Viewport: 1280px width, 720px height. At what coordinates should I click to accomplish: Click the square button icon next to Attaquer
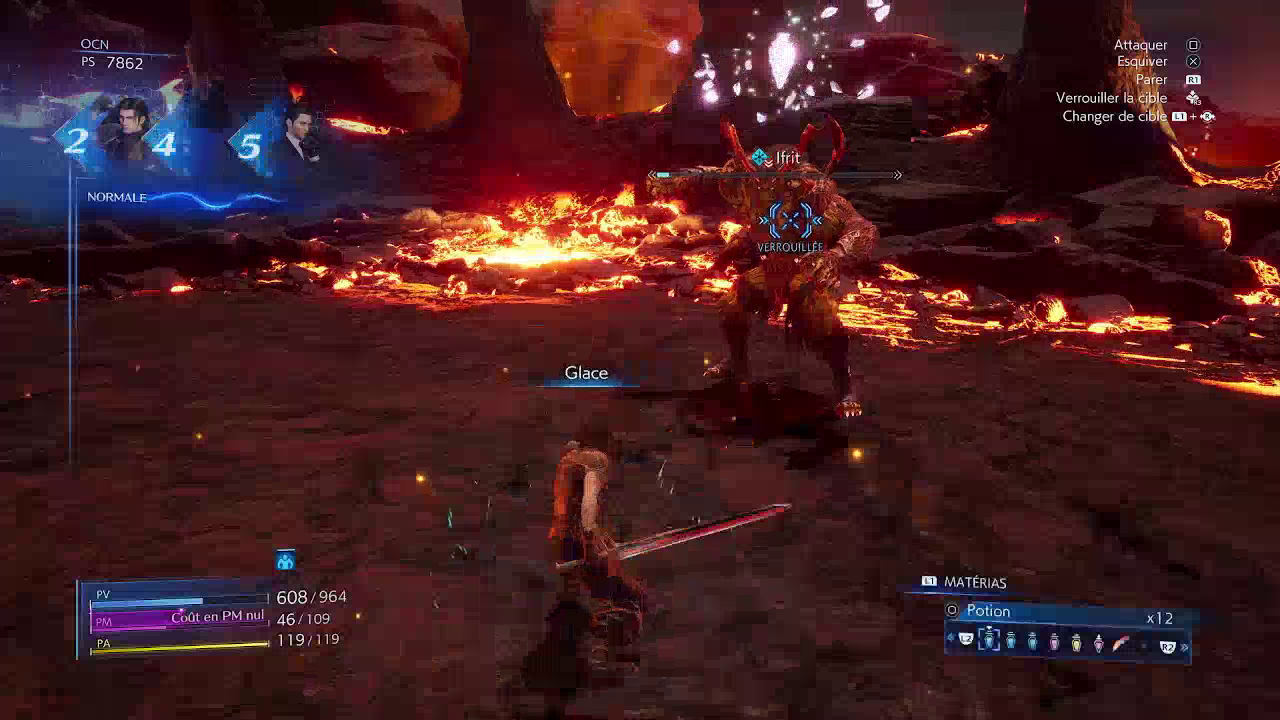(1190, 45)
